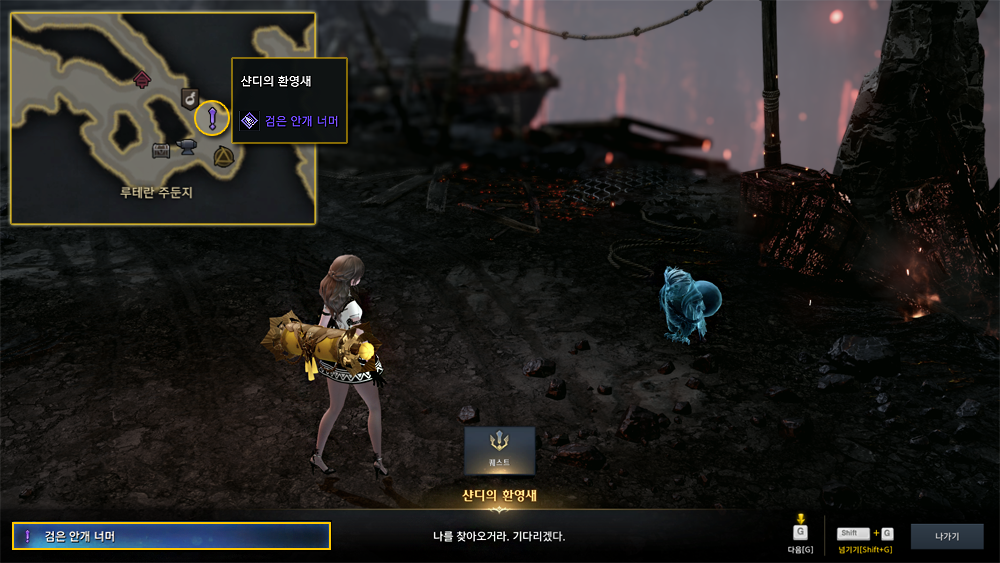Image resolution: width=1000 pixels, height=563 pixels.
Task: Select the 검은 안개 너머 quest entry
Action: coord(171,536)
